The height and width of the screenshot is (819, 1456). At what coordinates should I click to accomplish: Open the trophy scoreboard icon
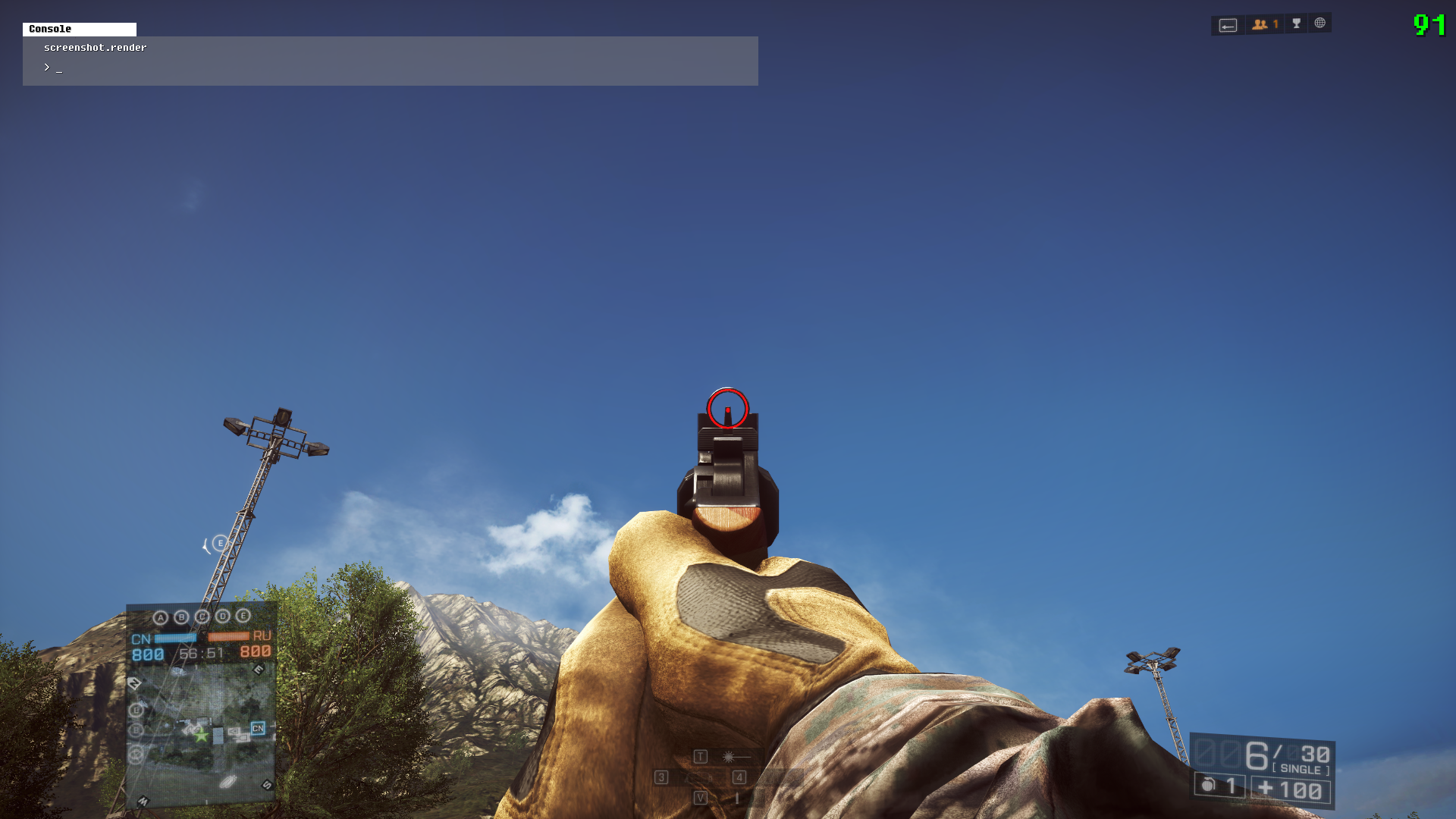pyautogui.click(x=1297, y=24)
